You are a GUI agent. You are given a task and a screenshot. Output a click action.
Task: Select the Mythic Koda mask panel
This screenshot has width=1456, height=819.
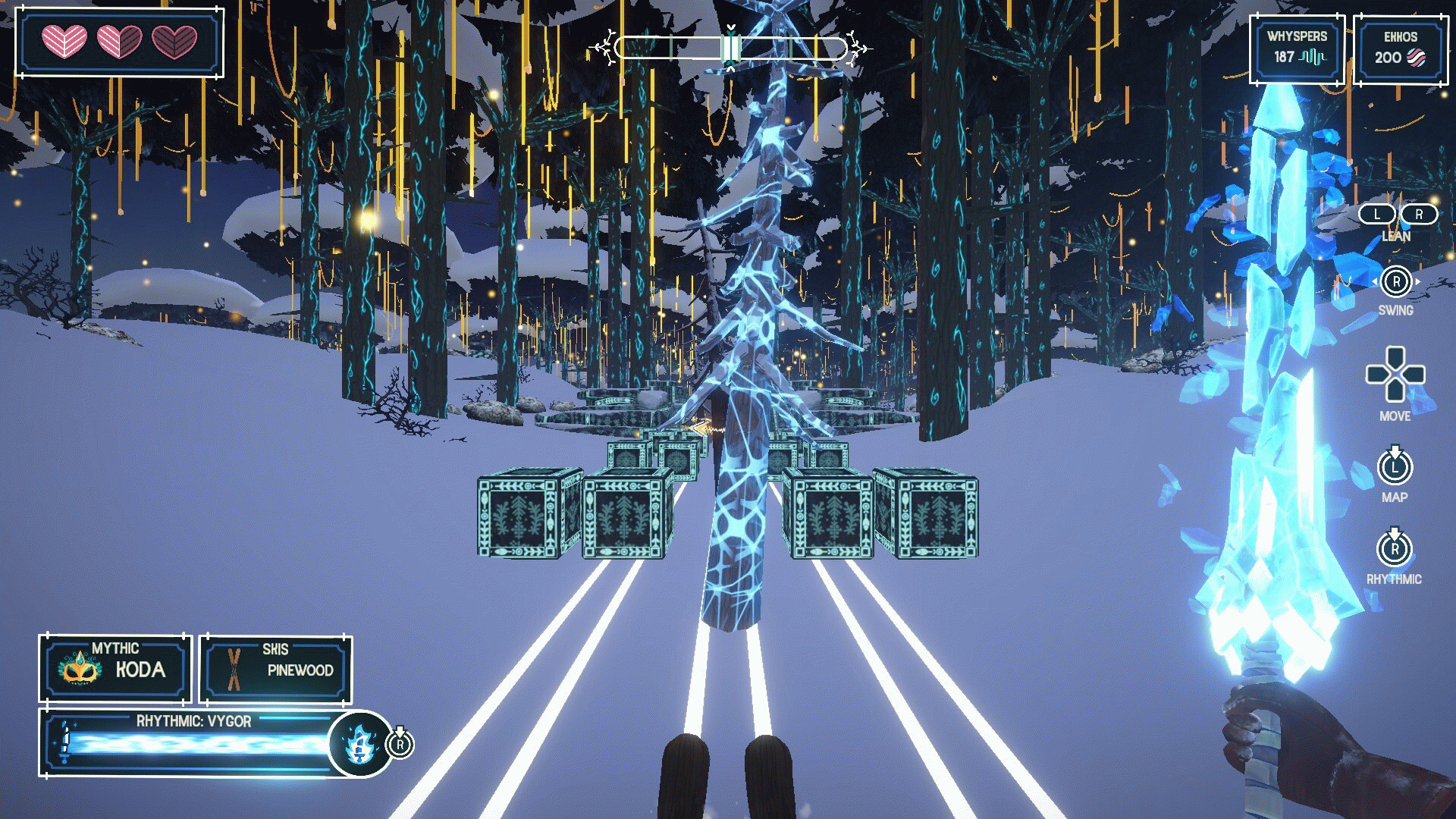[x=115, y=668]
